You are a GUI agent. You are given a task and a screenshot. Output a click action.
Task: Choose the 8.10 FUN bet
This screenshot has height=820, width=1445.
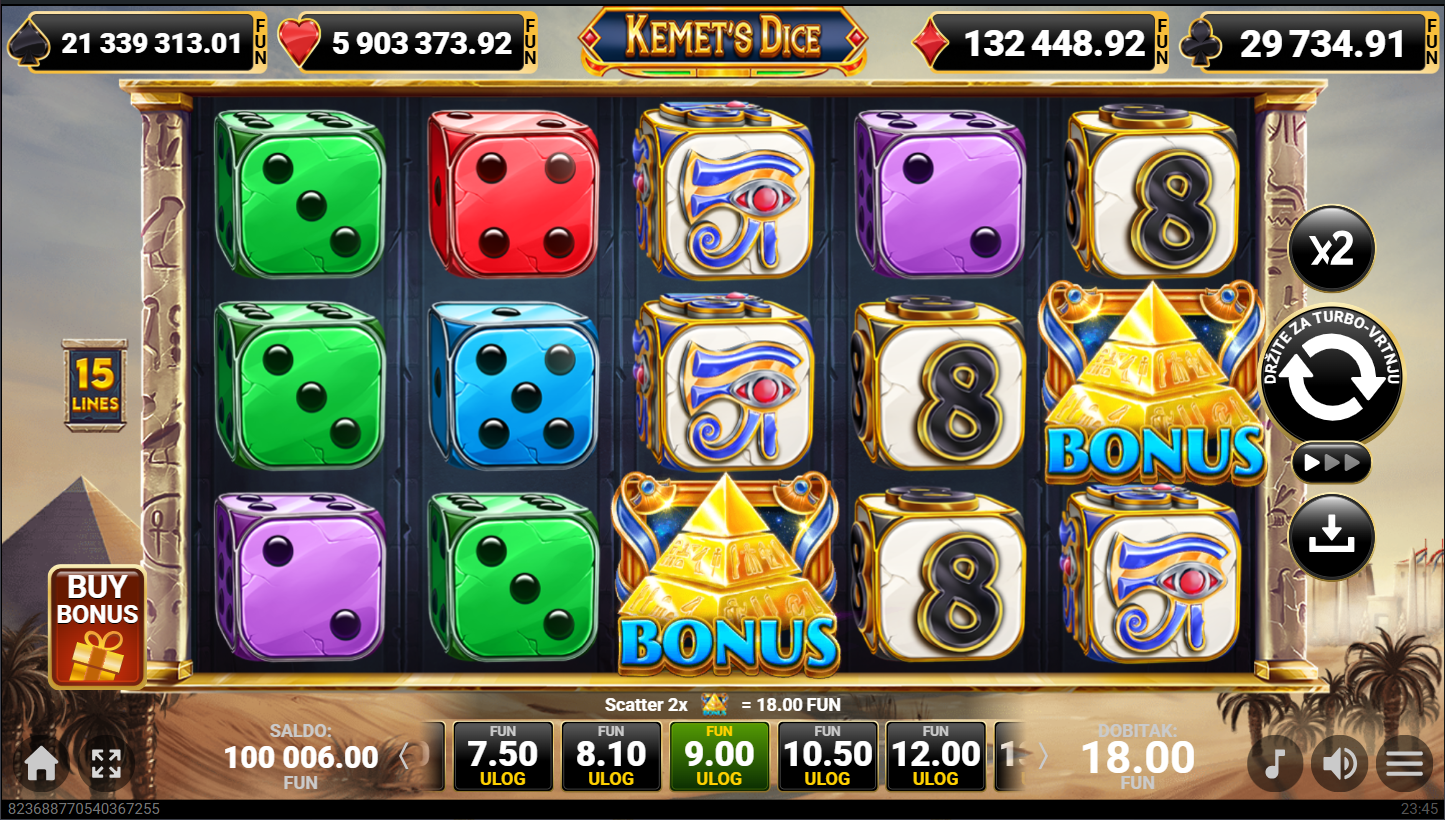point(611,756)
